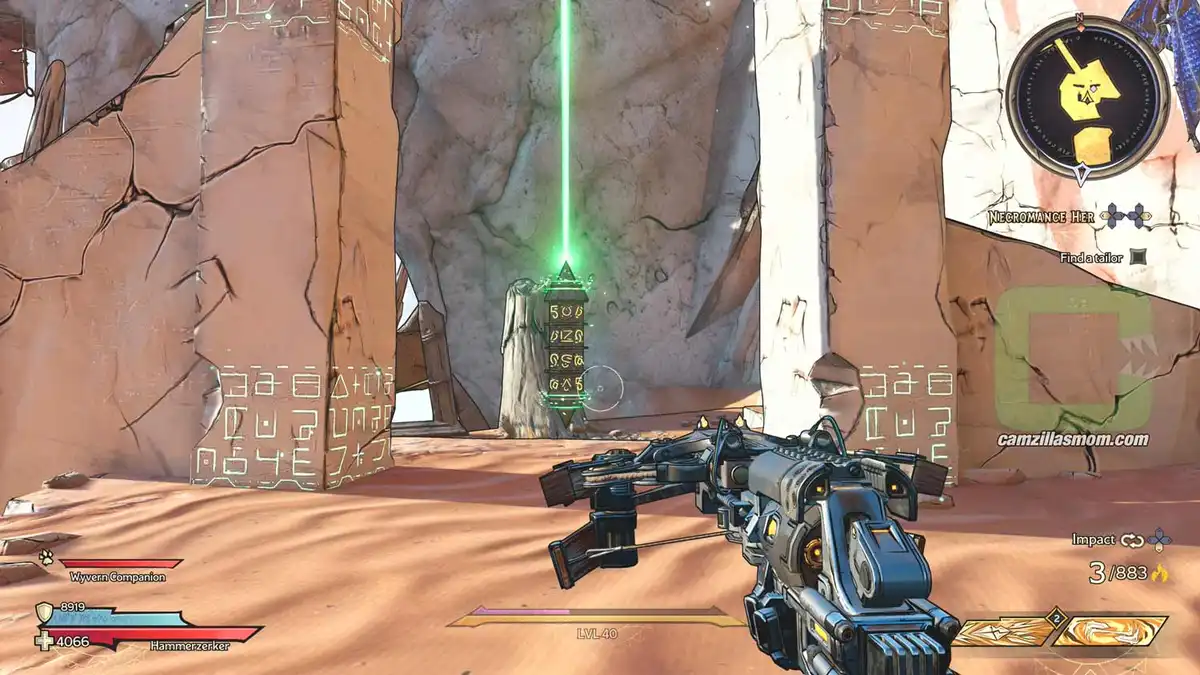Screen dimensions: 1200x675
Task: Open the camzillasmom.com watermark link
Action: point(1072,439)
